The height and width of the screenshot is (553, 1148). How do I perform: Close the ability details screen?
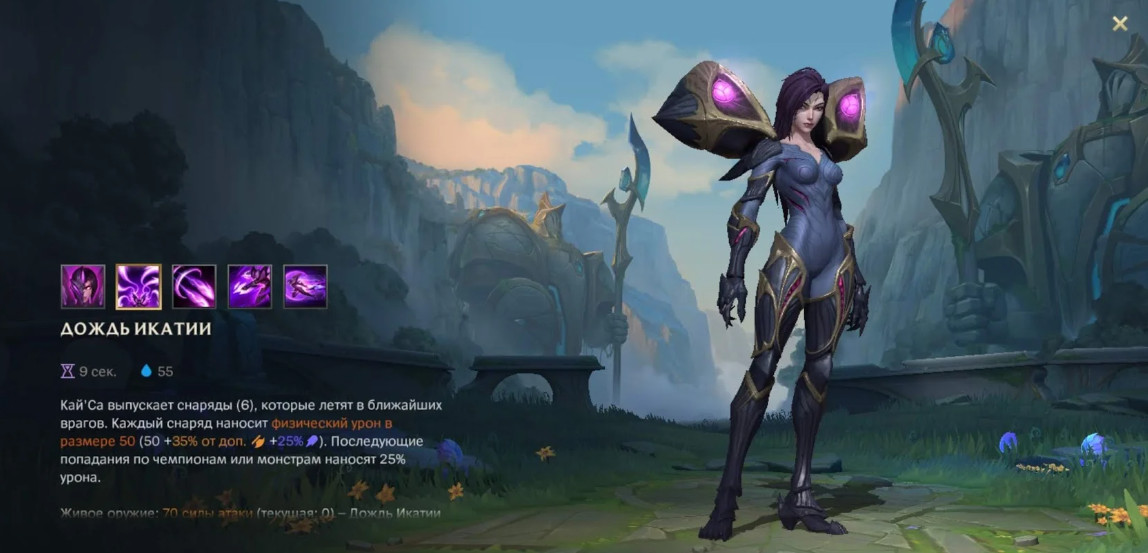click(x=1120, y=24)
